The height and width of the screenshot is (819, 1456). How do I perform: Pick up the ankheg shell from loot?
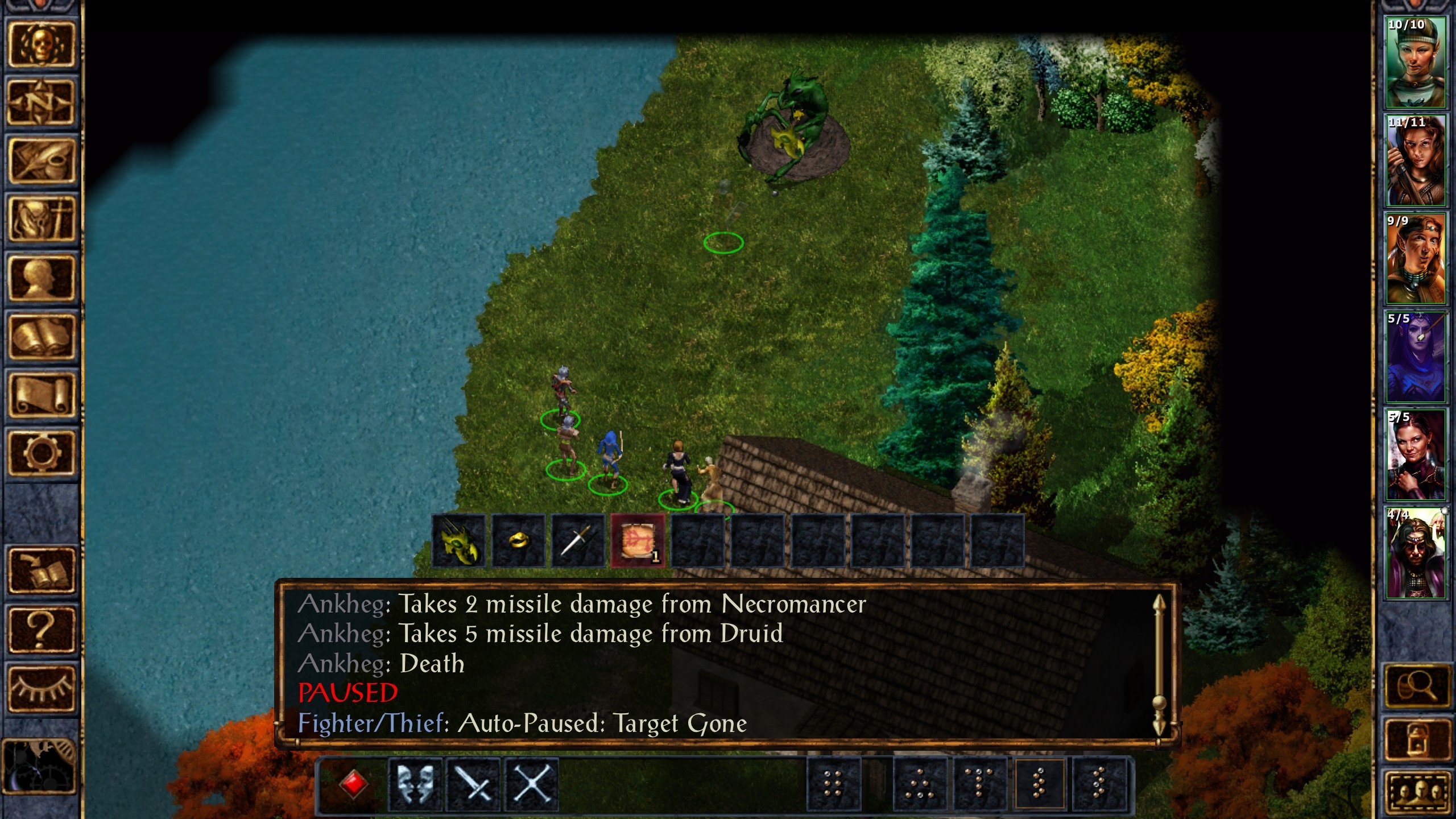[458, 540]
